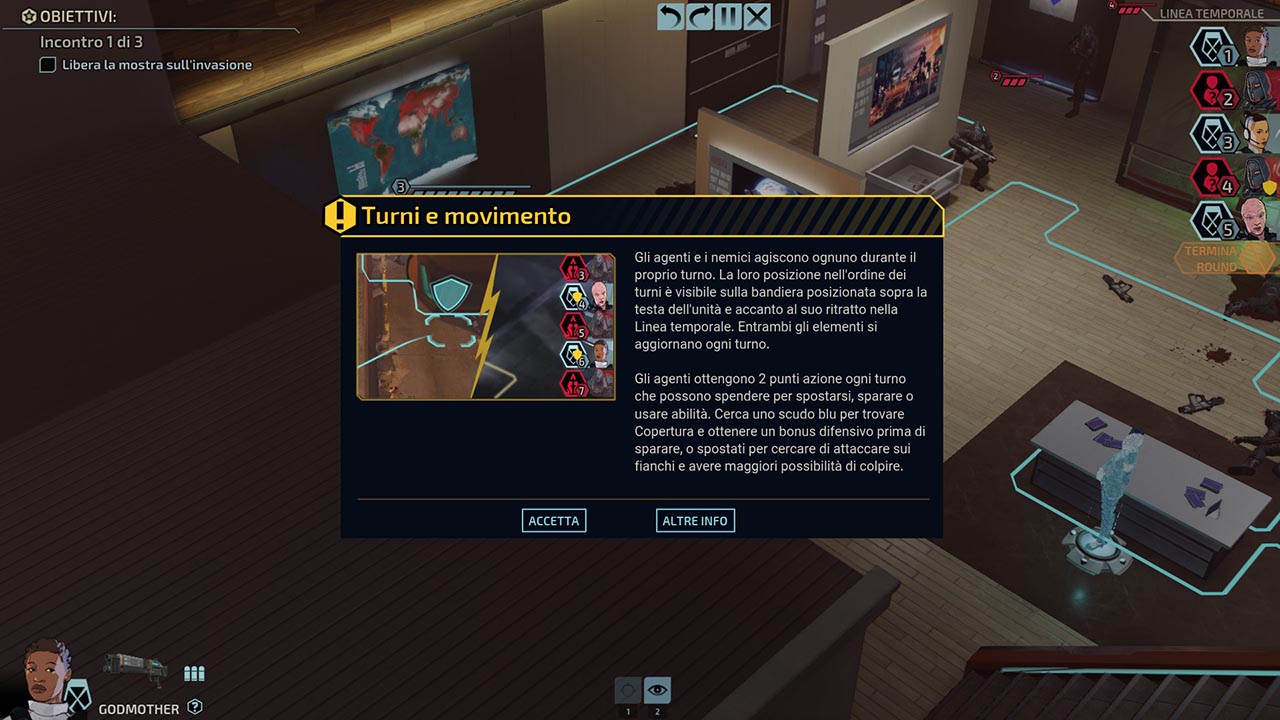This screenshot has width=1280, height=720.
Task: Select Godmother's shotgun weapon icon
Action: (x=134, y=669)
